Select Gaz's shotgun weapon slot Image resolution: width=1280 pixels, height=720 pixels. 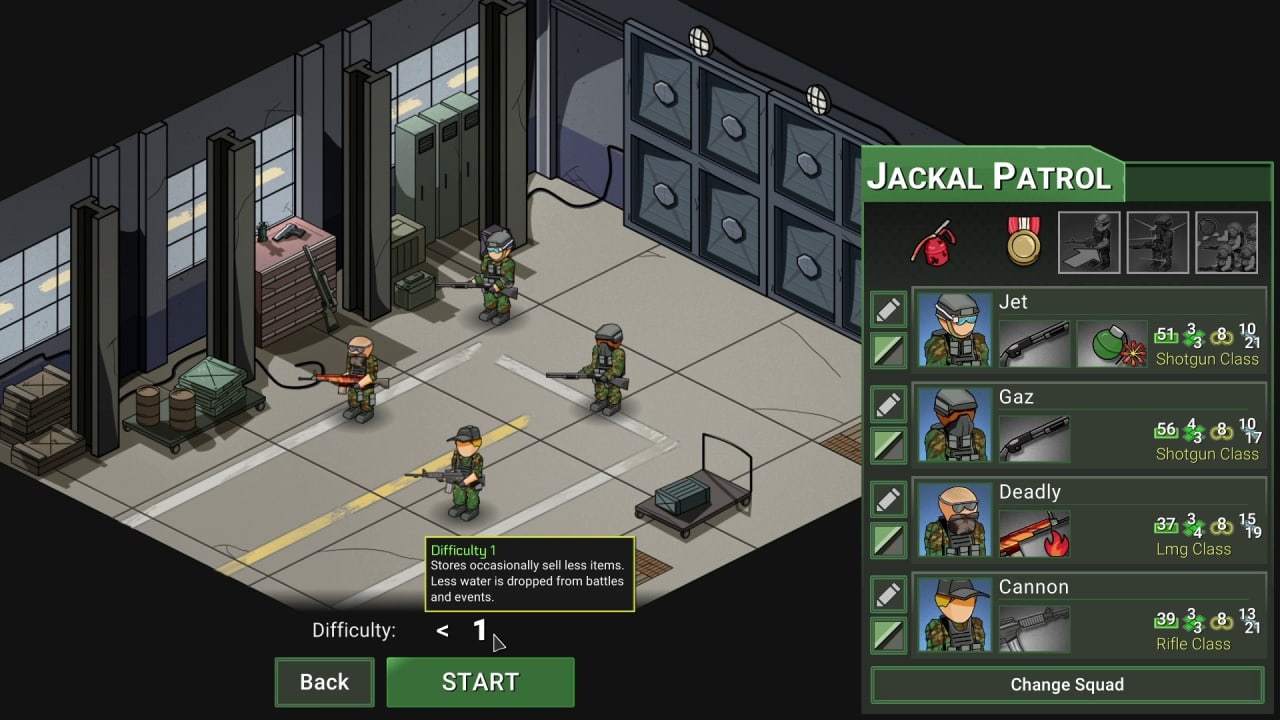pyautogui.click(x=1034, y=439)
